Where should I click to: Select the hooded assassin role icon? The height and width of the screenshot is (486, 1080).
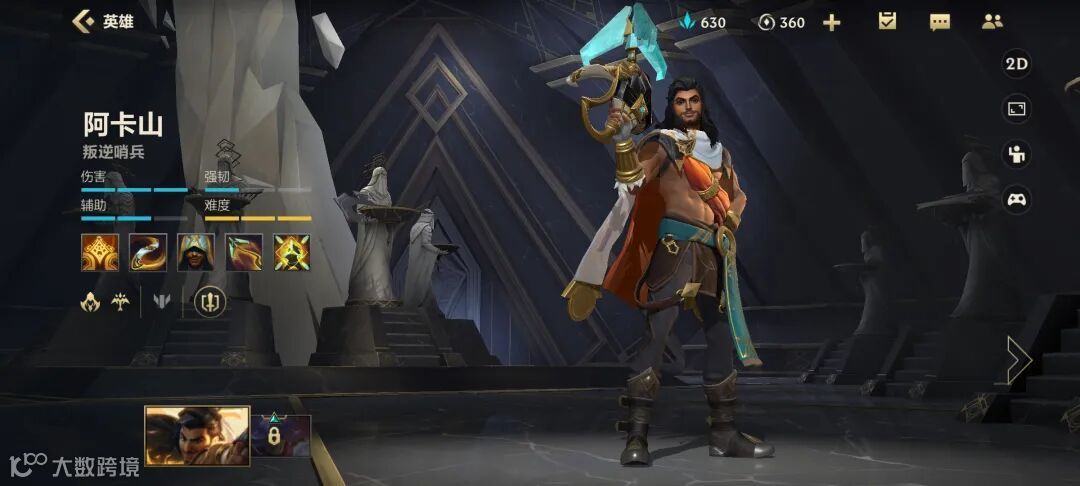(x=90, y=301)
